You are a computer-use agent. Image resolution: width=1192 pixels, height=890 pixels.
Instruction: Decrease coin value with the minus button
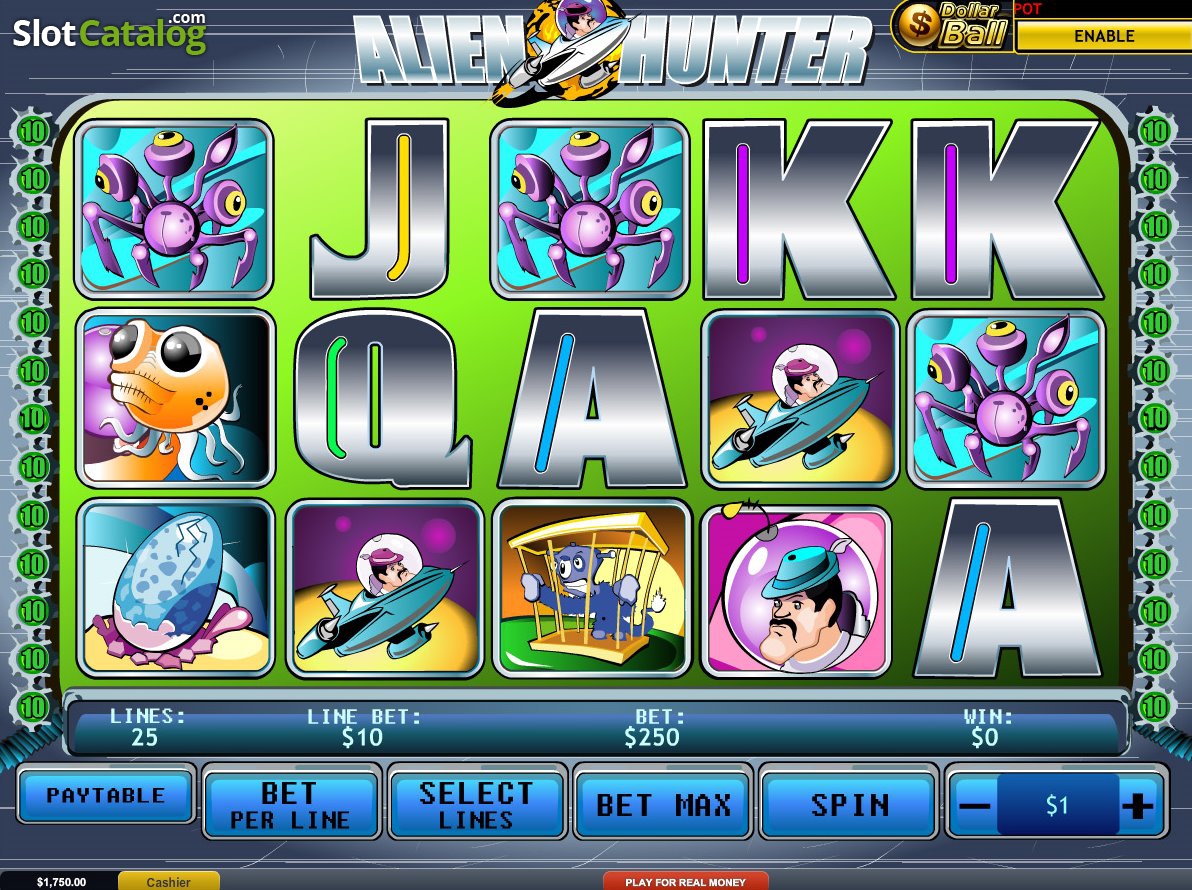(x=978, y=806)
